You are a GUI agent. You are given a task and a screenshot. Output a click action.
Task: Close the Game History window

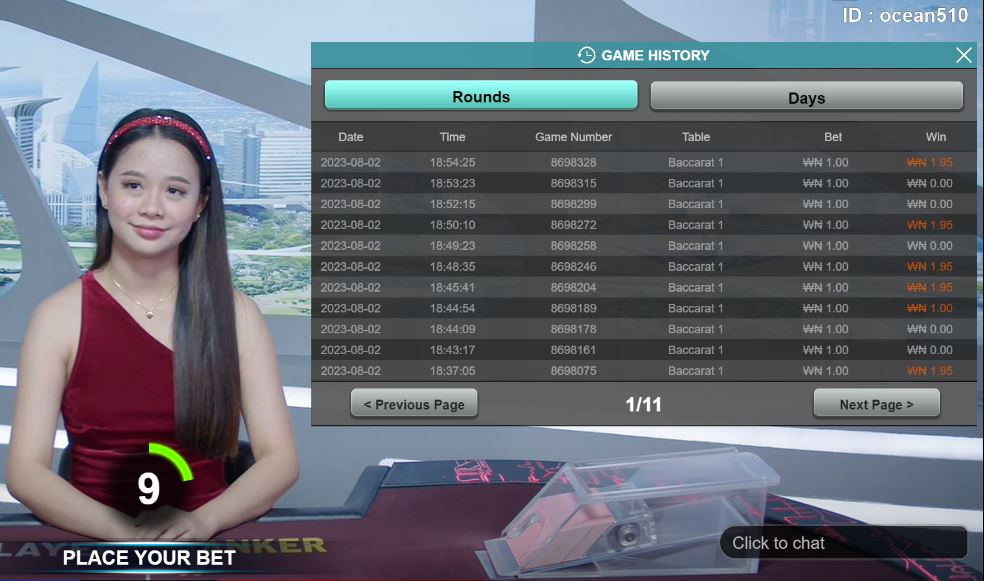tap(963, 55)
